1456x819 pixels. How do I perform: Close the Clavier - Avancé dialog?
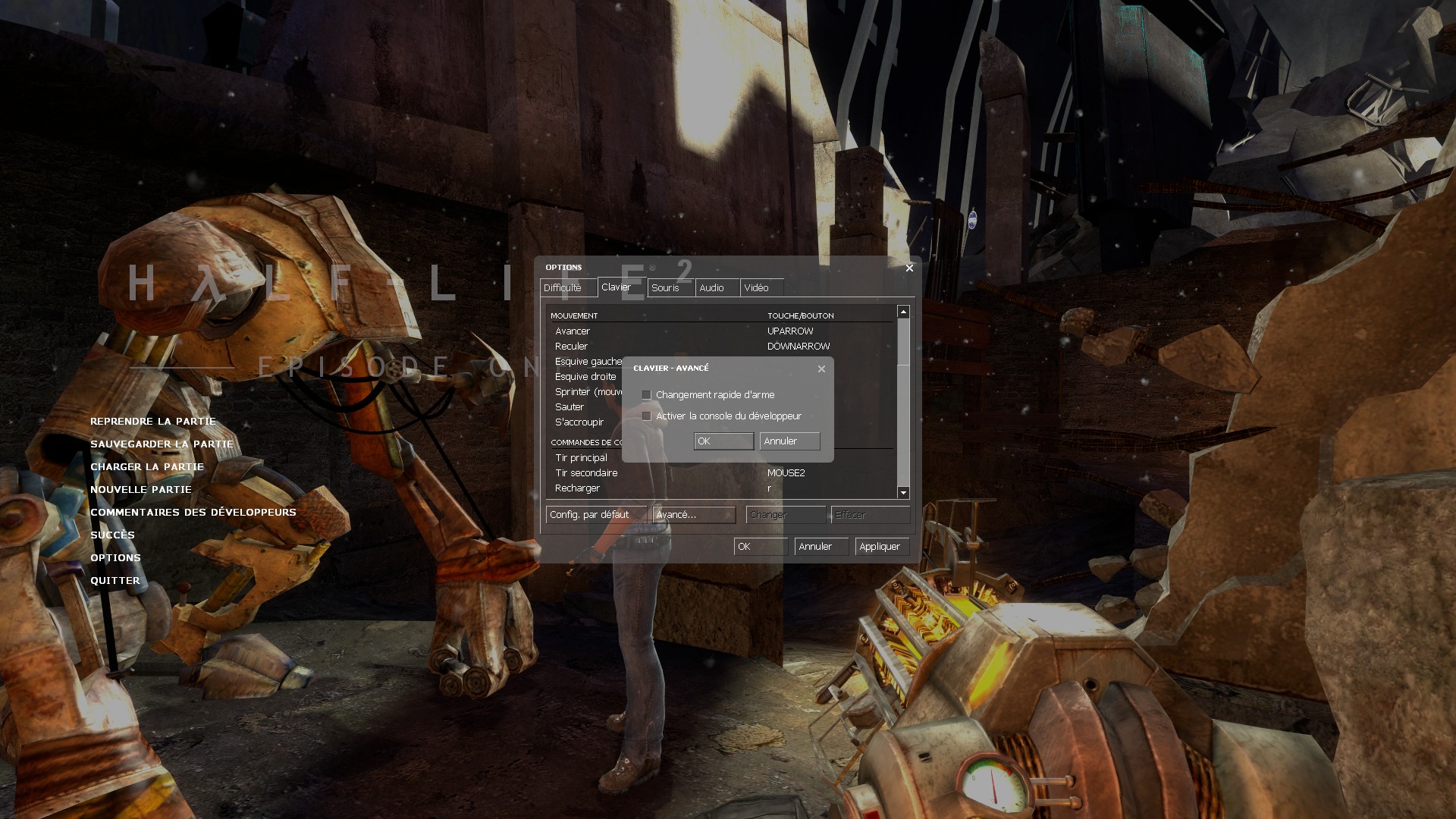click(821, 369)
